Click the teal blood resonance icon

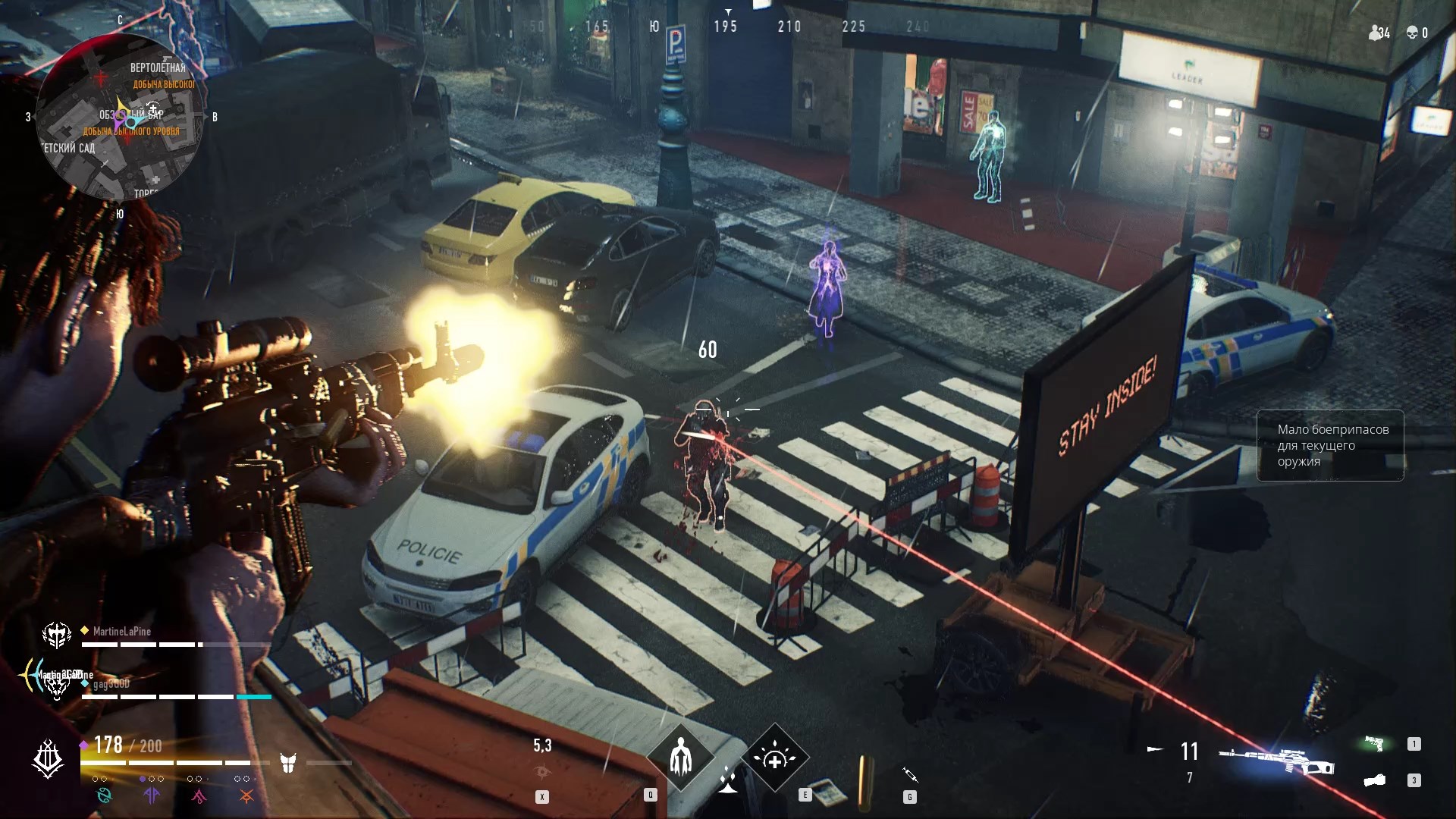tap(104, 795)
